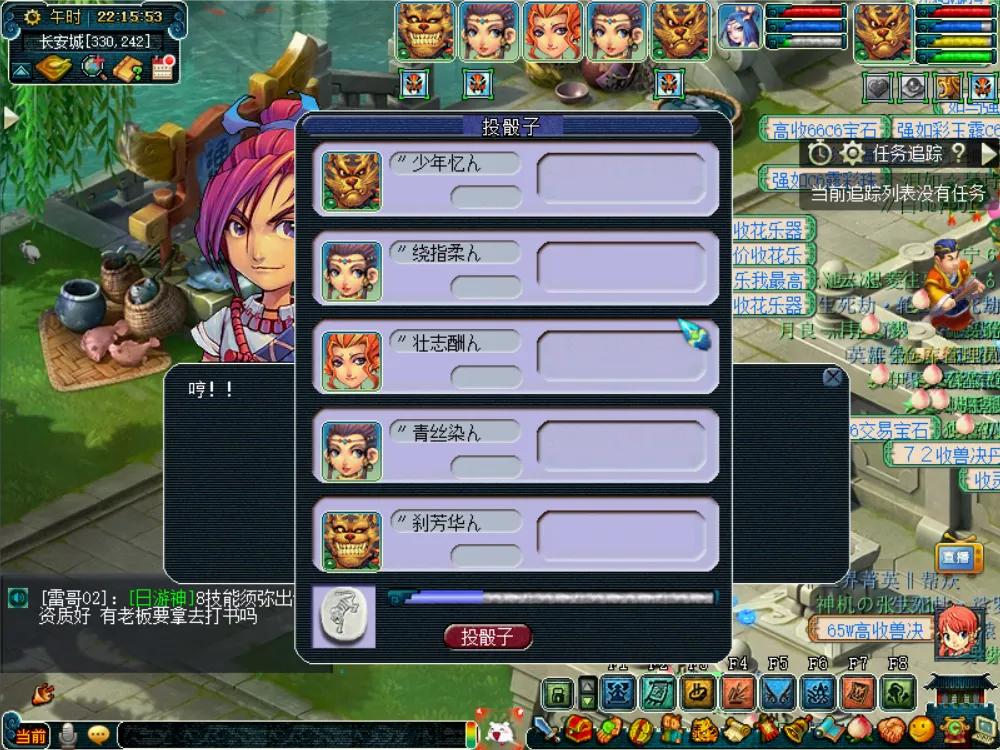Click the chat message input box
This screenshot has height=750, width=1000.
click(x=290, y=735)
